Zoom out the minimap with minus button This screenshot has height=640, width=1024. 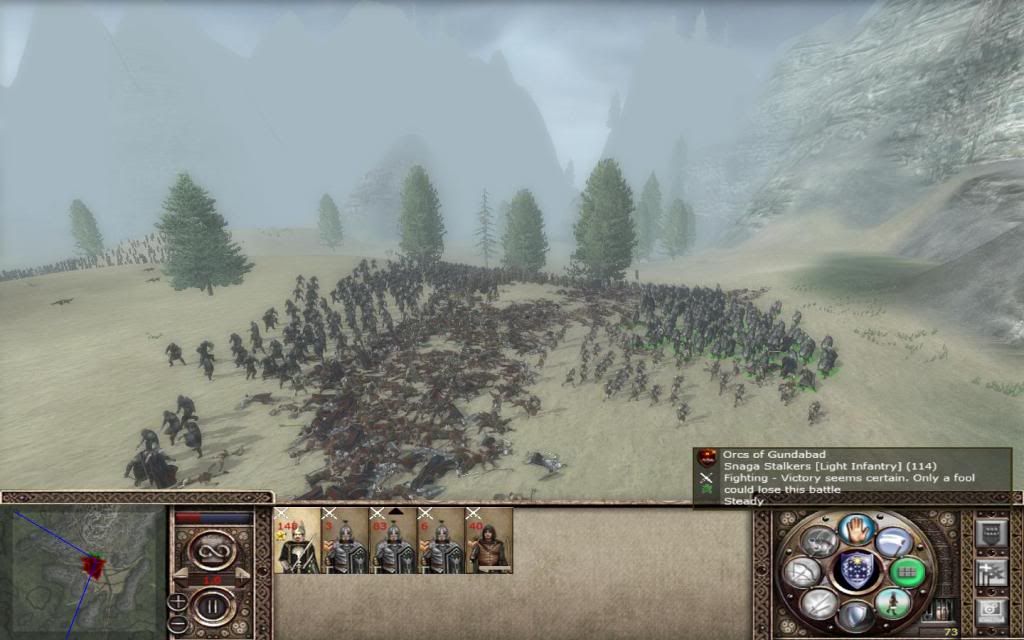178,624
